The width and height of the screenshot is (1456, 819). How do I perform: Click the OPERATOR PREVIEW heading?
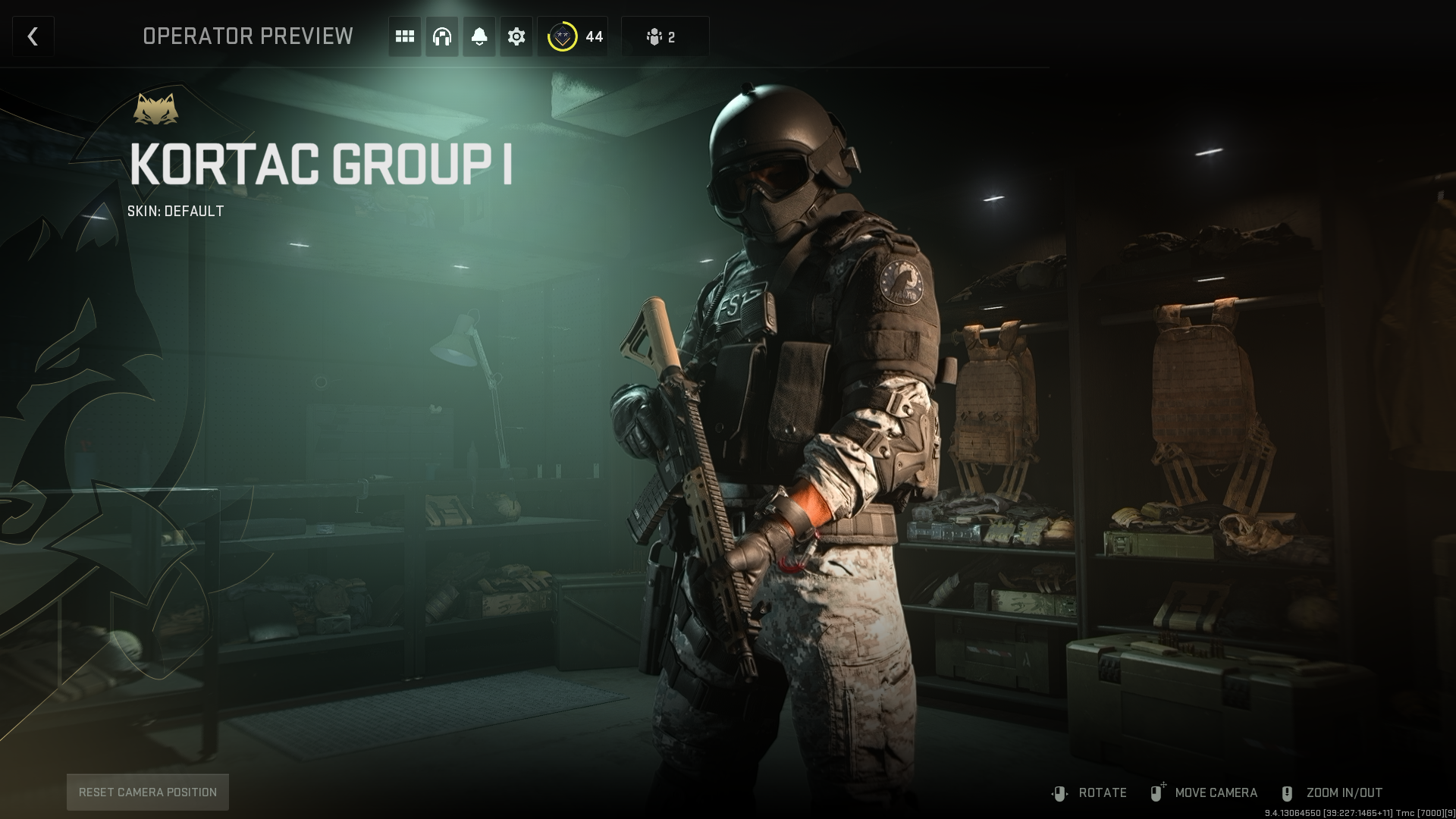coord(248,36)
